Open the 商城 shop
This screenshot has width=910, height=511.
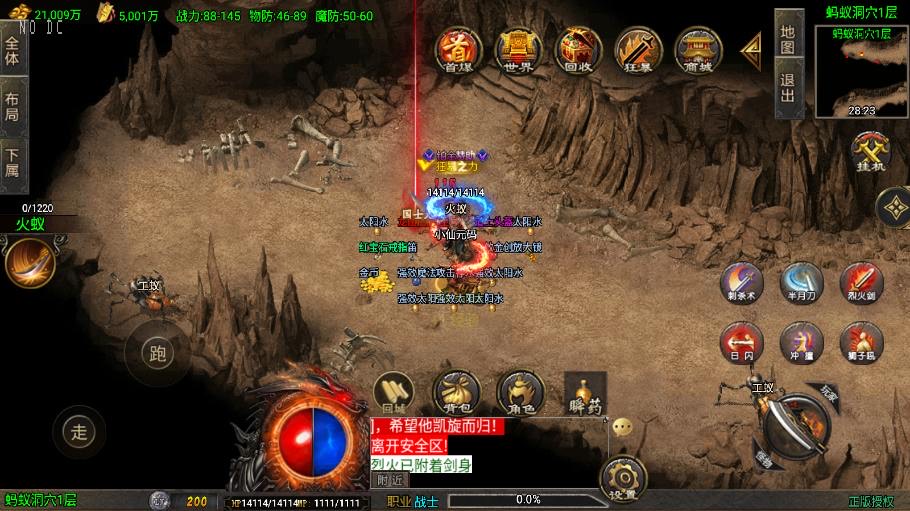698,48
